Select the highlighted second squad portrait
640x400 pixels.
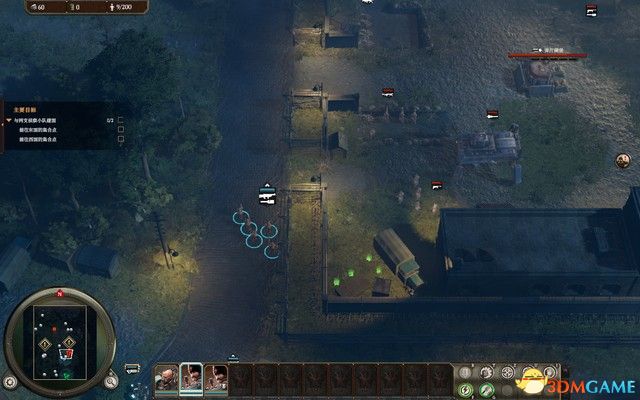coord(191,379)
